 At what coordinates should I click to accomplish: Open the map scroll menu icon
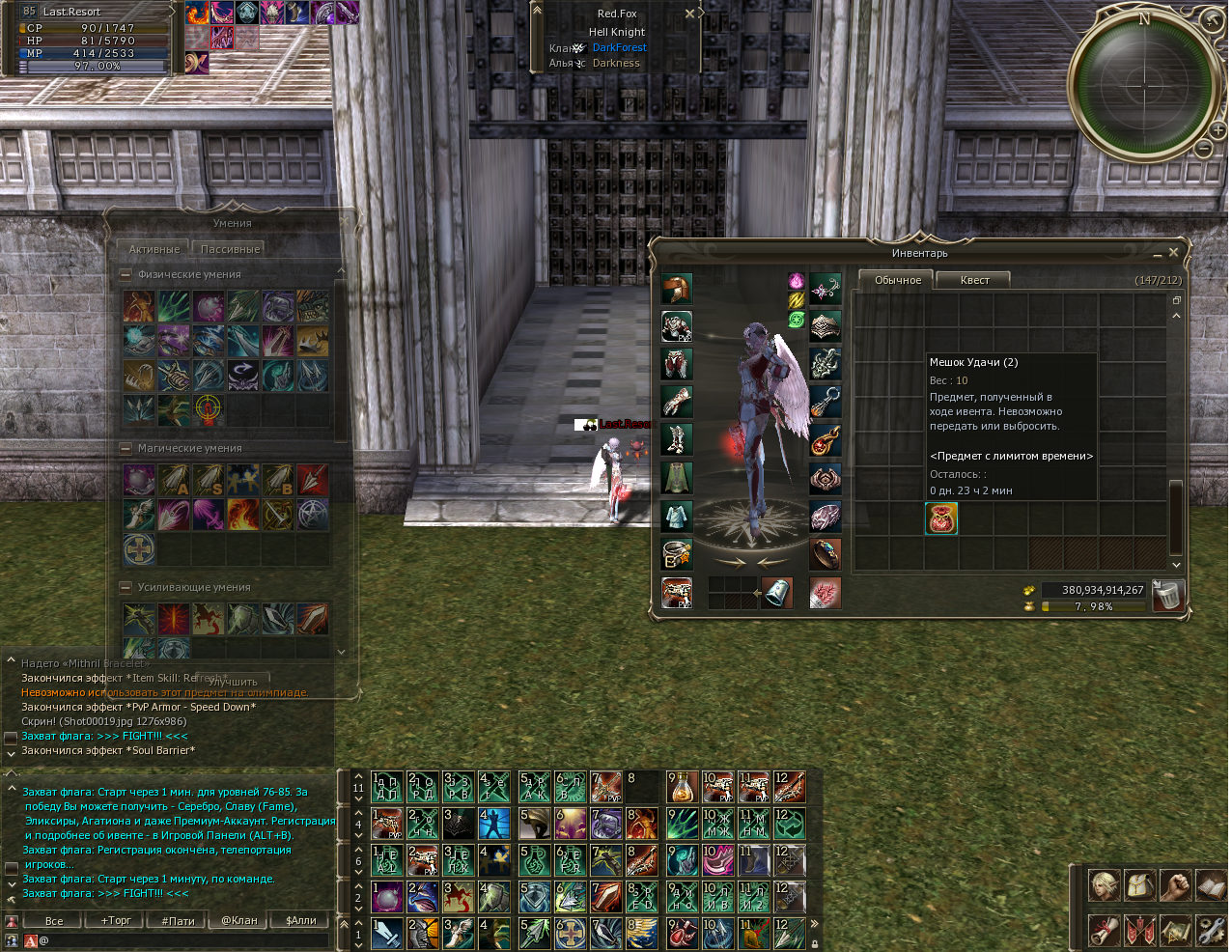[1176, 930]
